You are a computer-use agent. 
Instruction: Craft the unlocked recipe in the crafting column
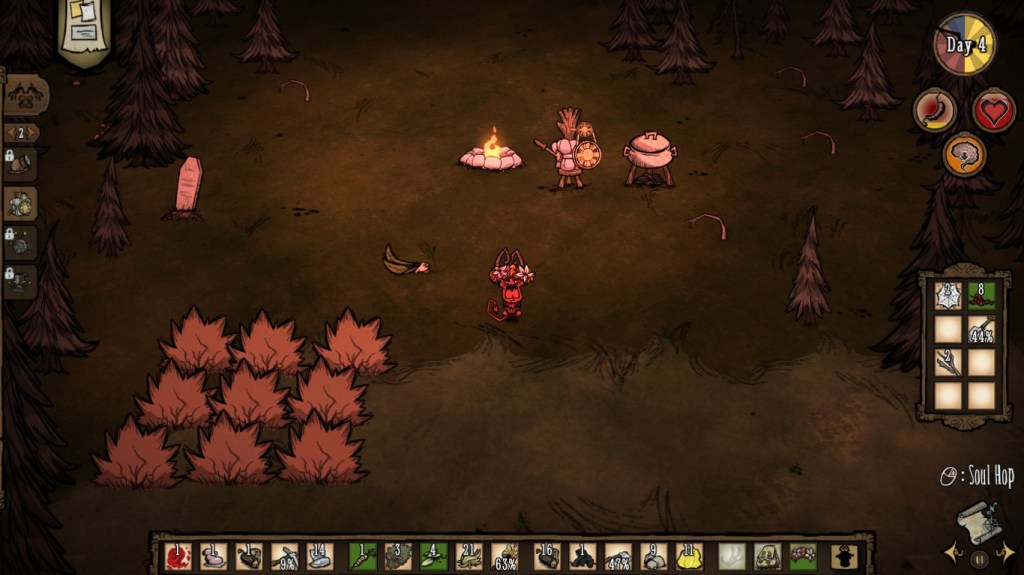coord(21,204)
